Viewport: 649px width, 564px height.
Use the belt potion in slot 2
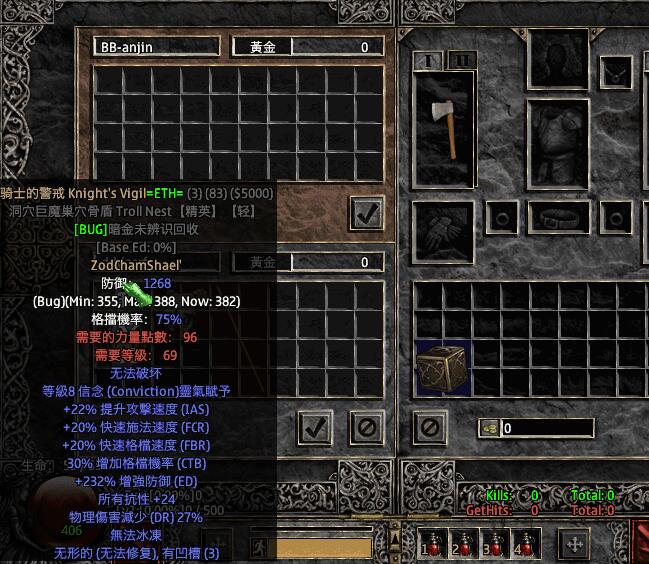click(461, 545)
